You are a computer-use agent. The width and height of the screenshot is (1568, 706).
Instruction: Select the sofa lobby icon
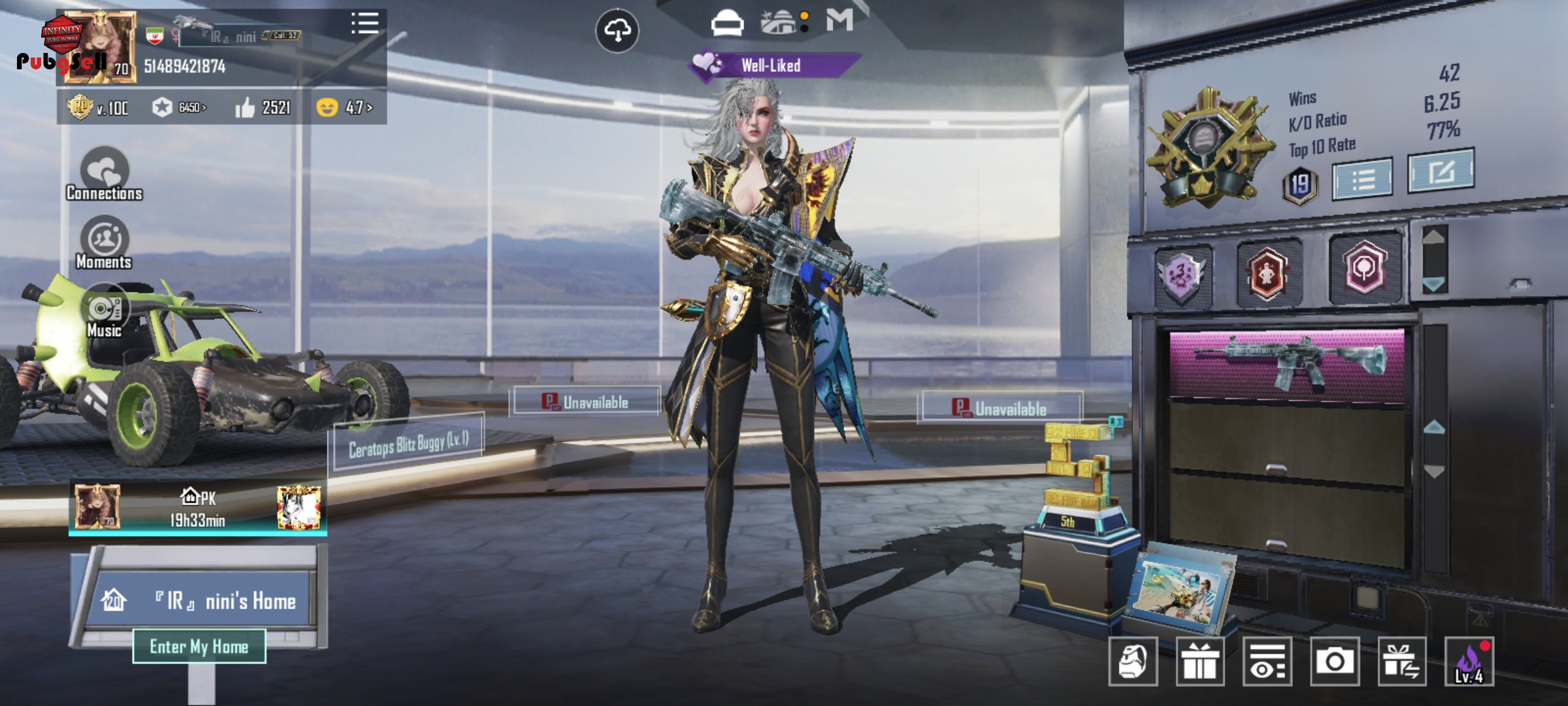[727, 24]
